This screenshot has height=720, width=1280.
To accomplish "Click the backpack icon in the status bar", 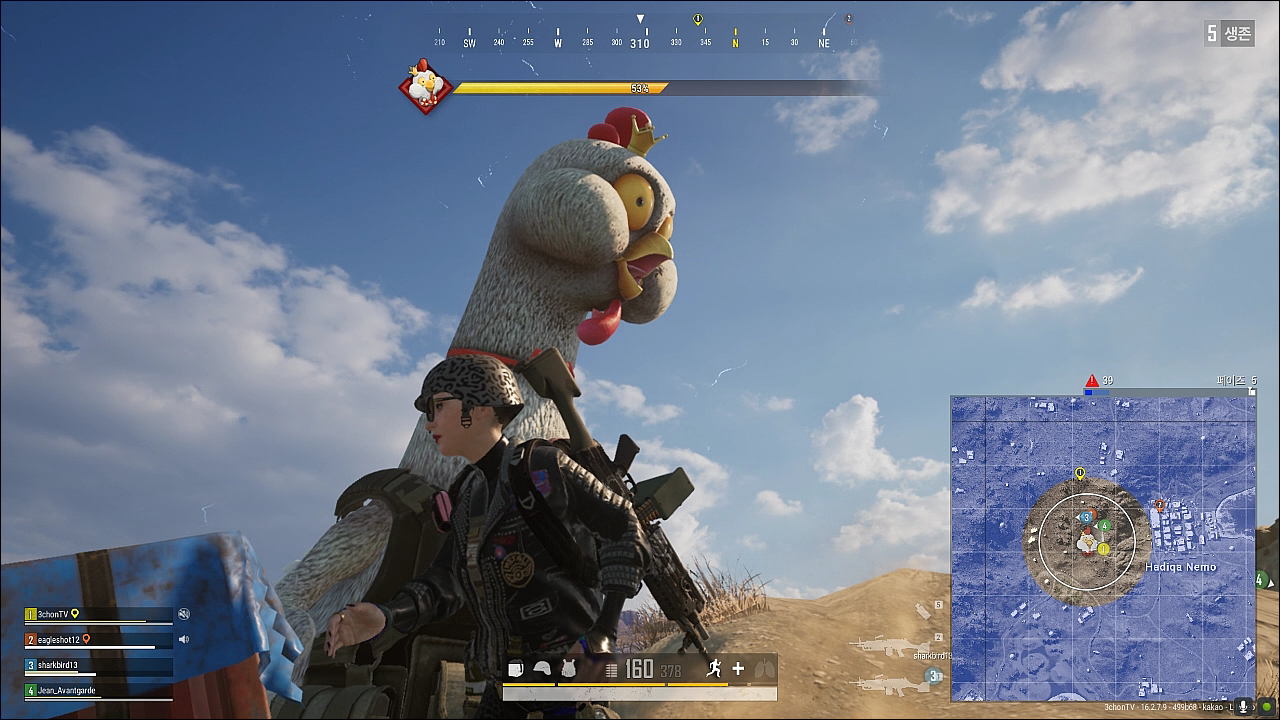I will click(516, 669).
